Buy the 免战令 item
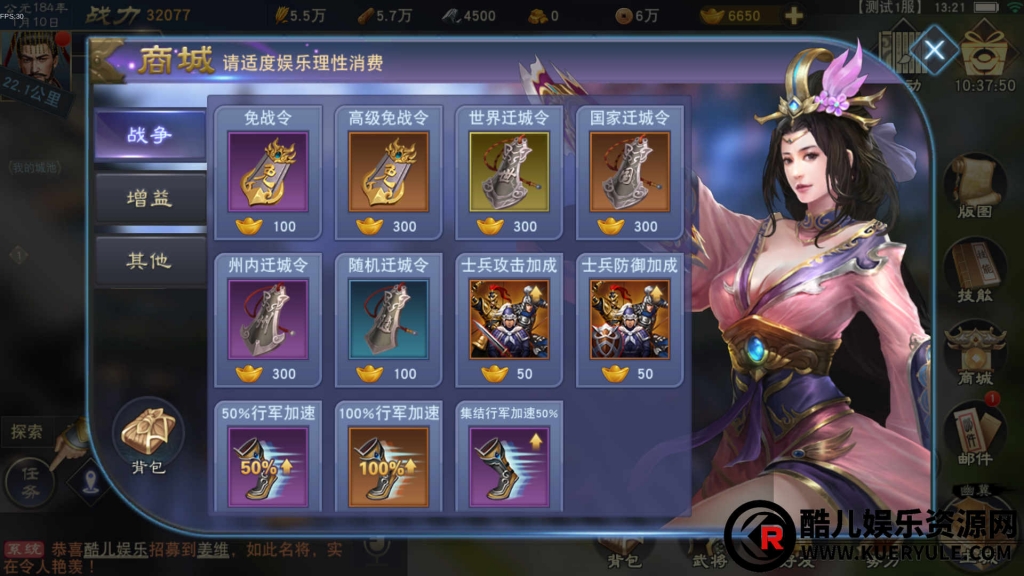1024x576 pixels. (x=266, y=170)
